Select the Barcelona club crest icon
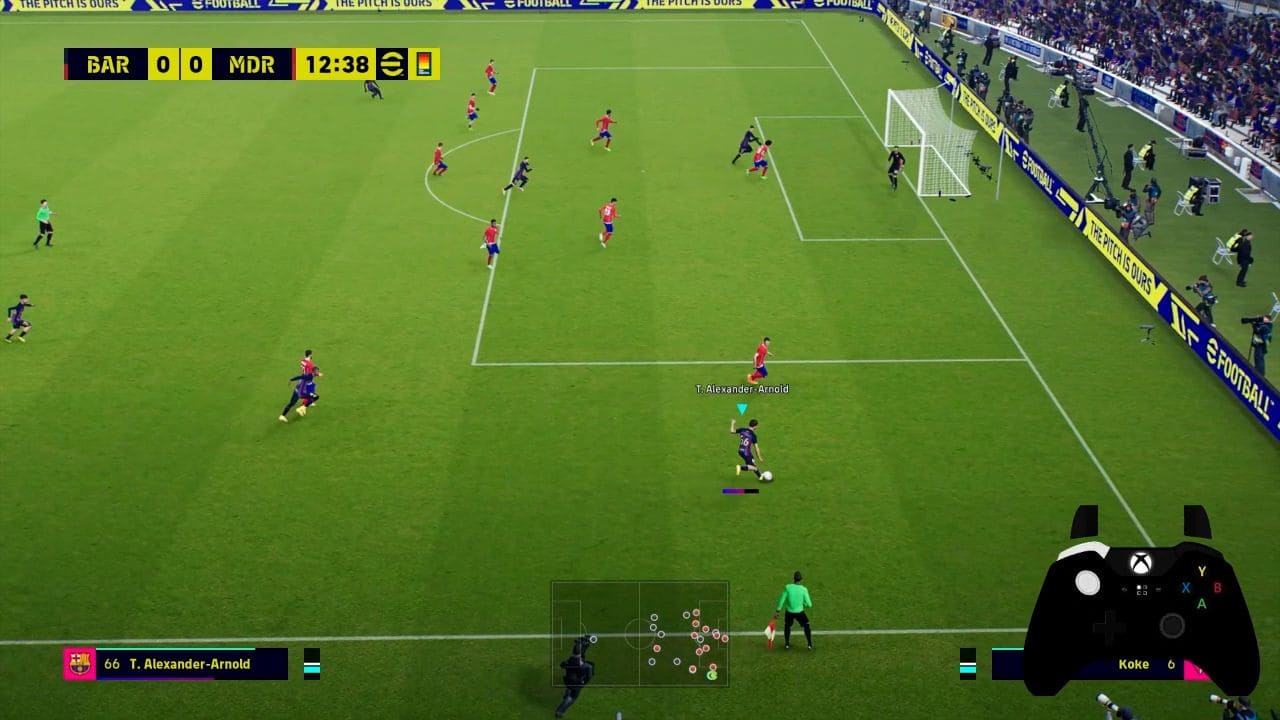1280x720 pixels. tap(79, 664)
